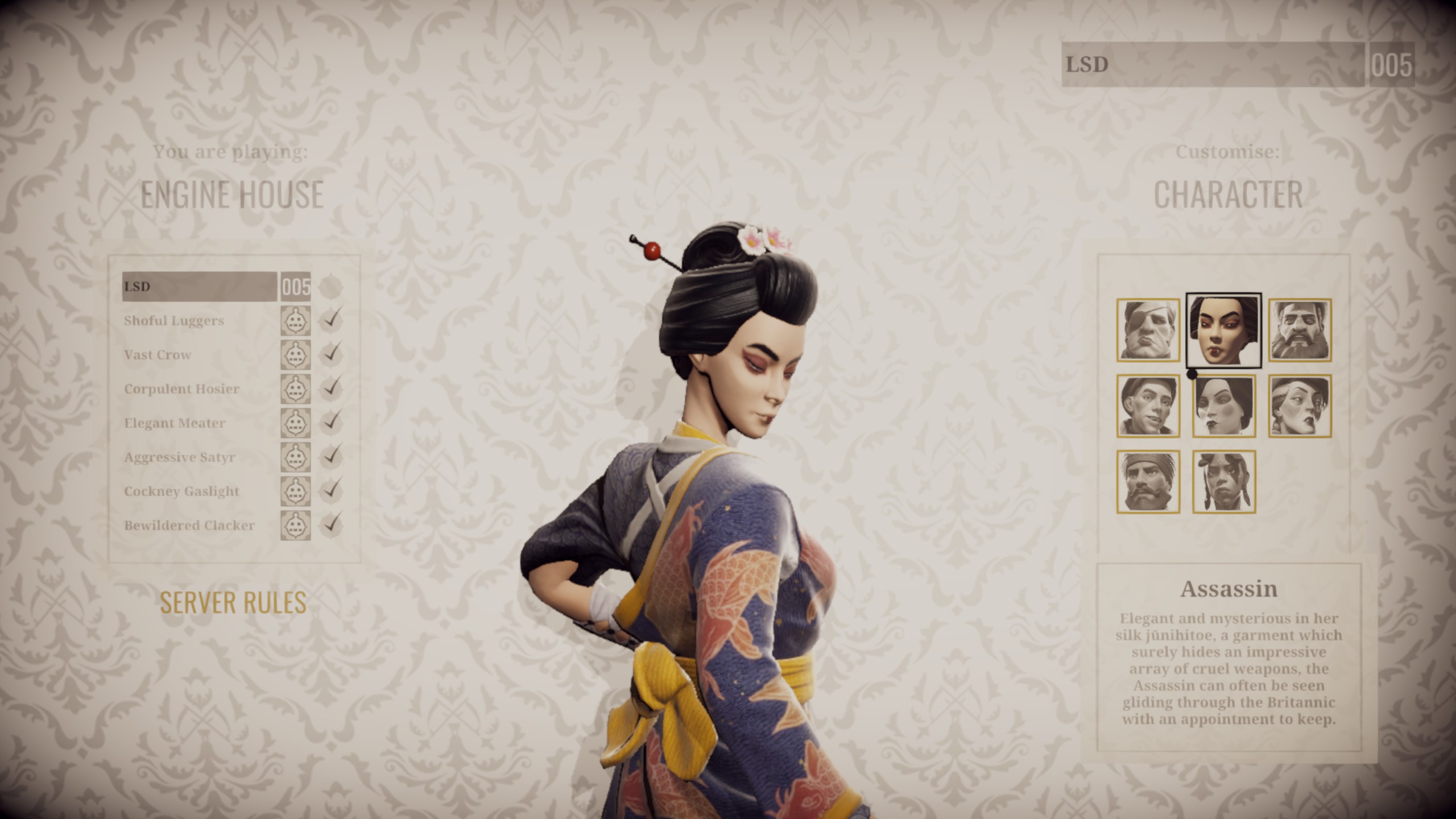Open the Character customise heading
This screenshot has width=1456, height=819.
(x=1228, y=195)
